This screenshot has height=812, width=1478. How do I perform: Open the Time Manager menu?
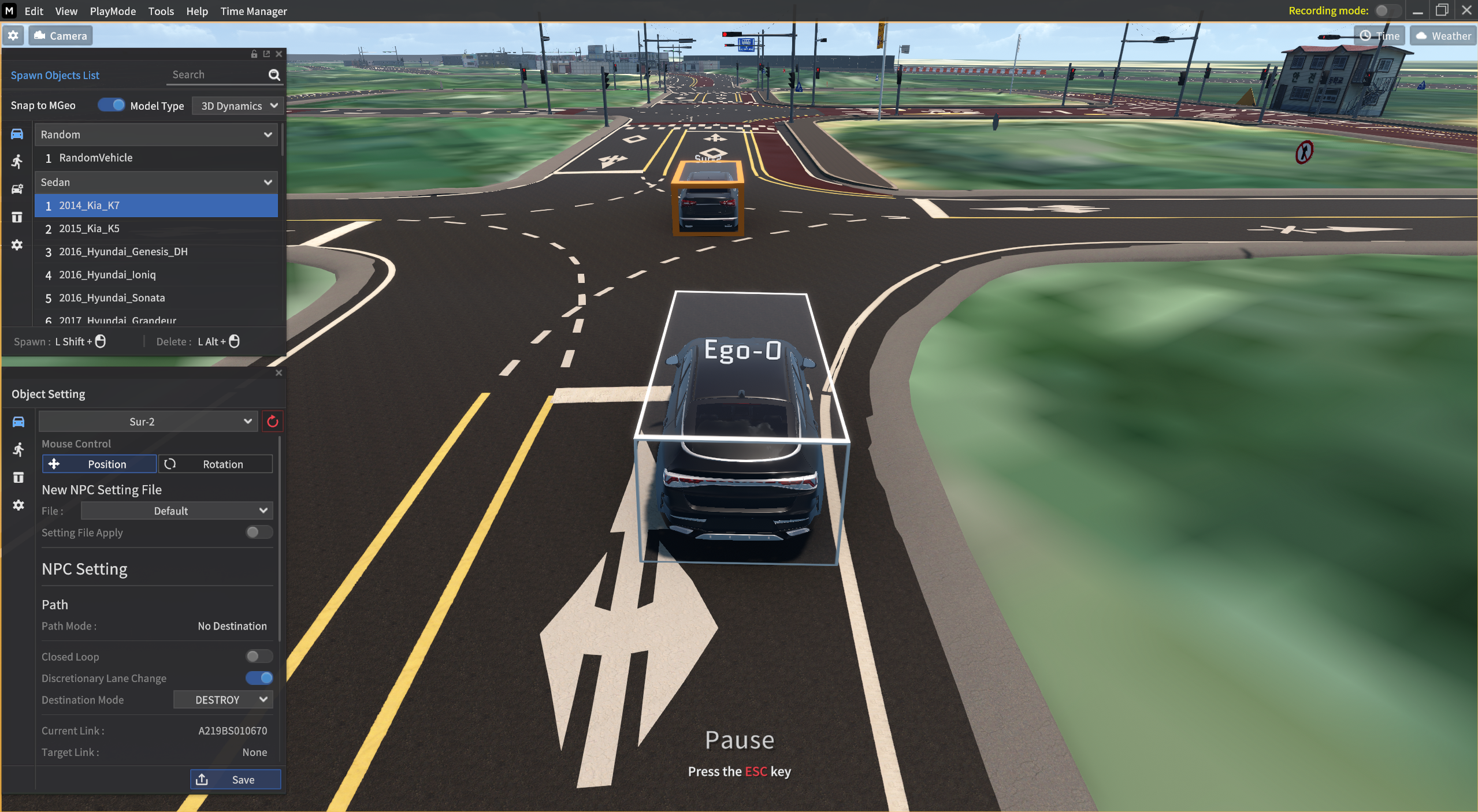(x=253, y=11)
